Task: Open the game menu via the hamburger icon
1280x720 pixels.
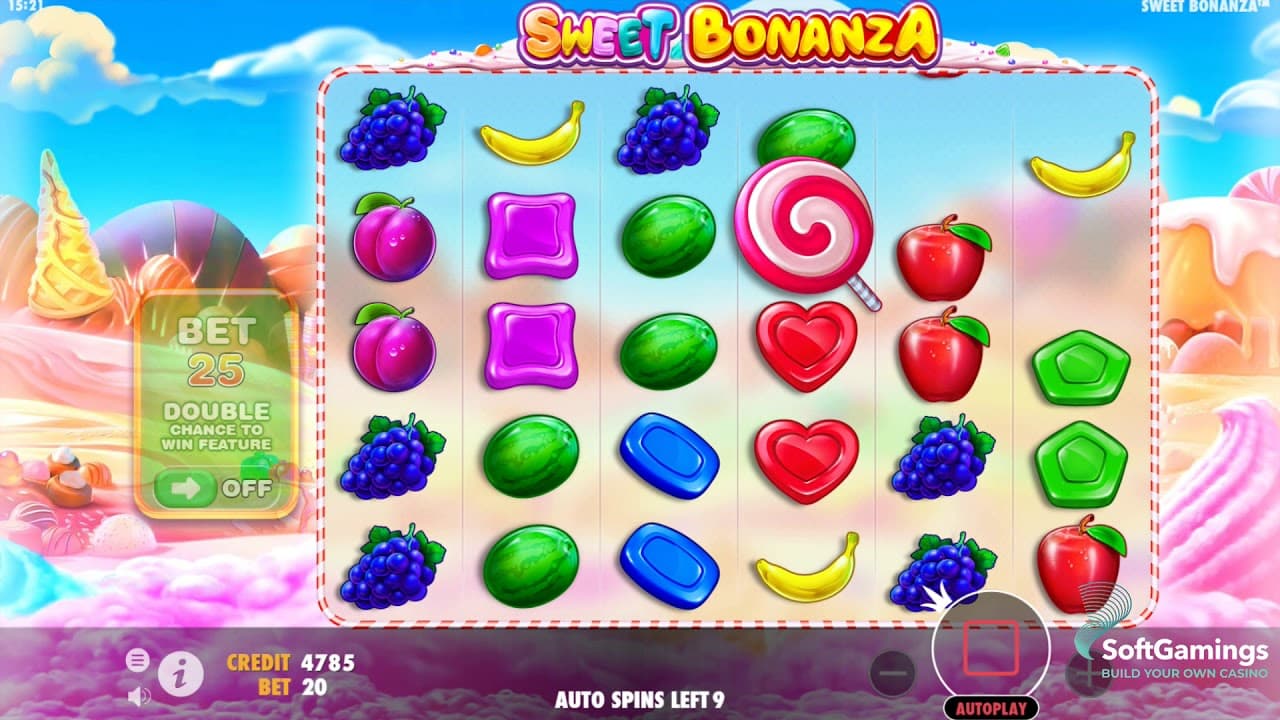Action: pyautogui.click(x=137, y=660)
